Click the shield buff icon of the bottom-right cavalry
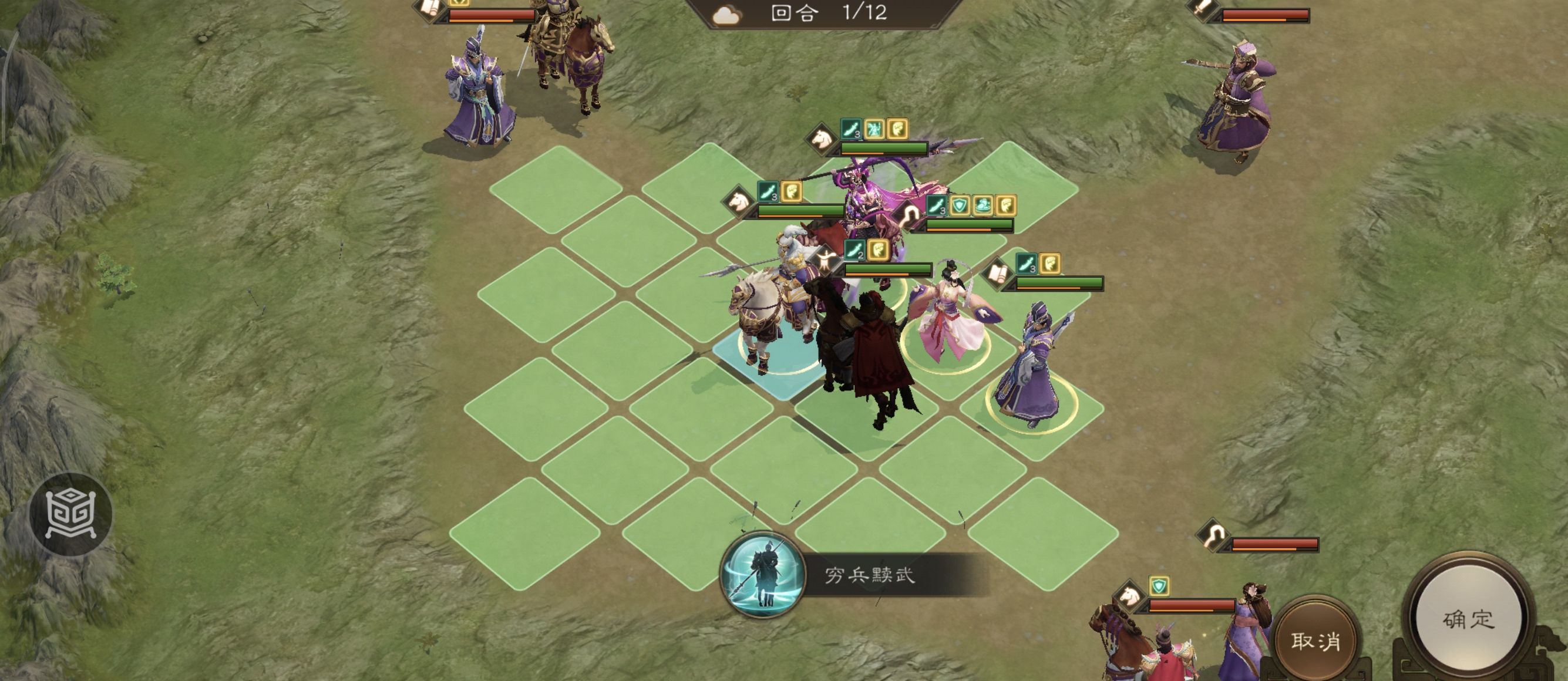The width and height of the screenshot is (1568, 681). pos(1159,586)
